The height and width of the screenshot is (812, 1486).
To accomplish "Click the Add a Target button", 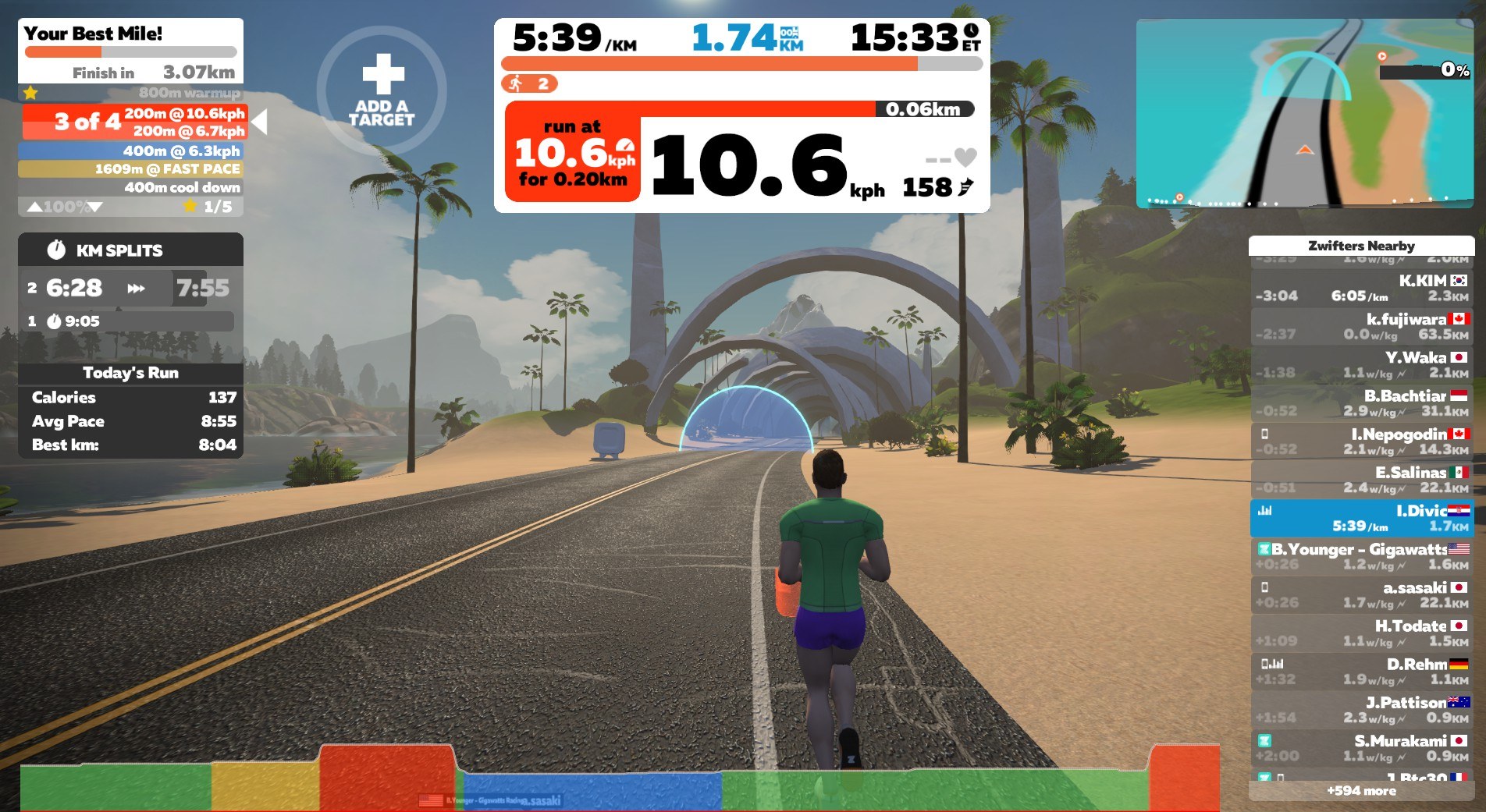I will pos(382,91).
